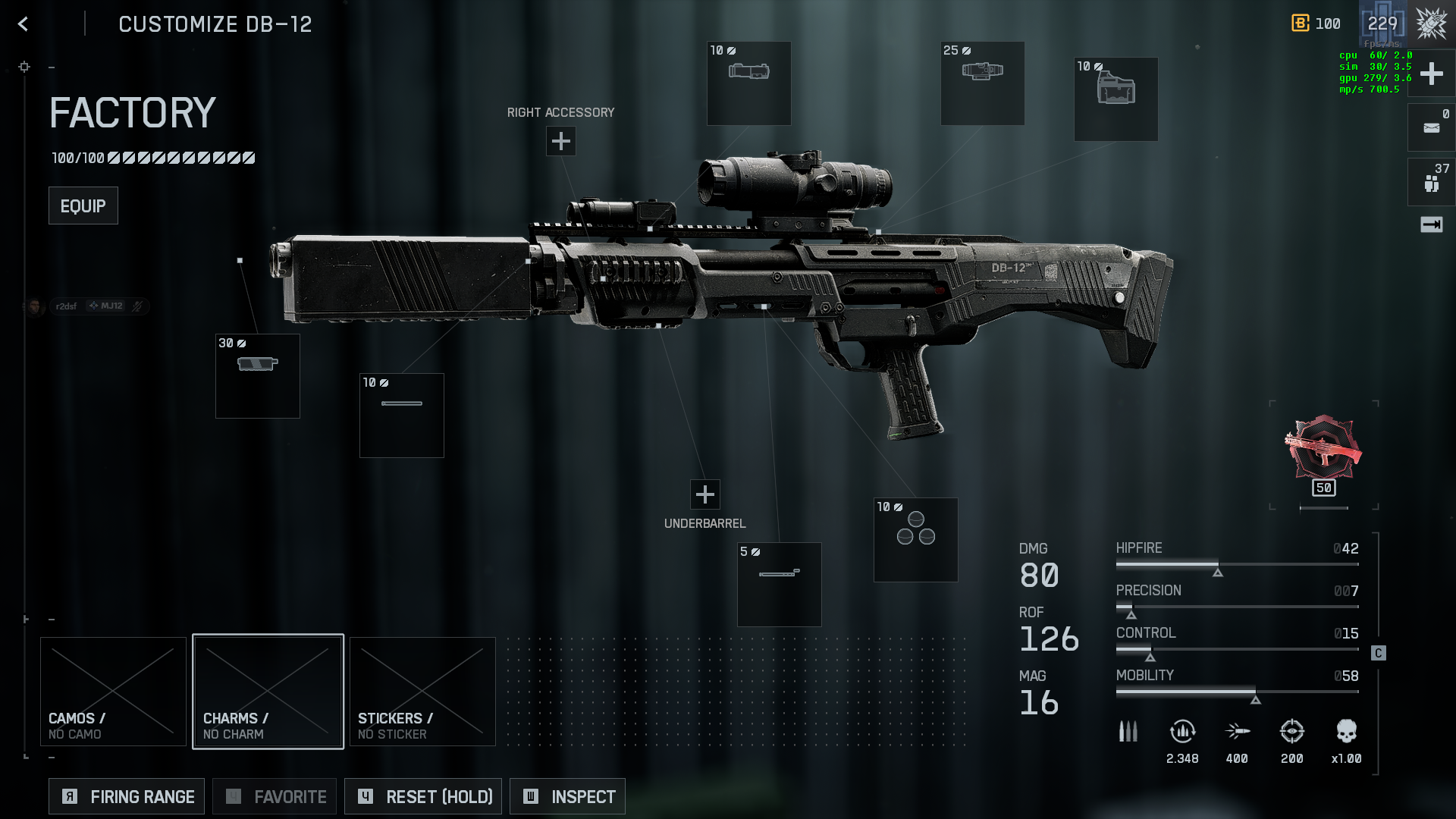Add a Right Accessory attachment
Viewport: 1456px width, 819px height.
coord(560,141)
